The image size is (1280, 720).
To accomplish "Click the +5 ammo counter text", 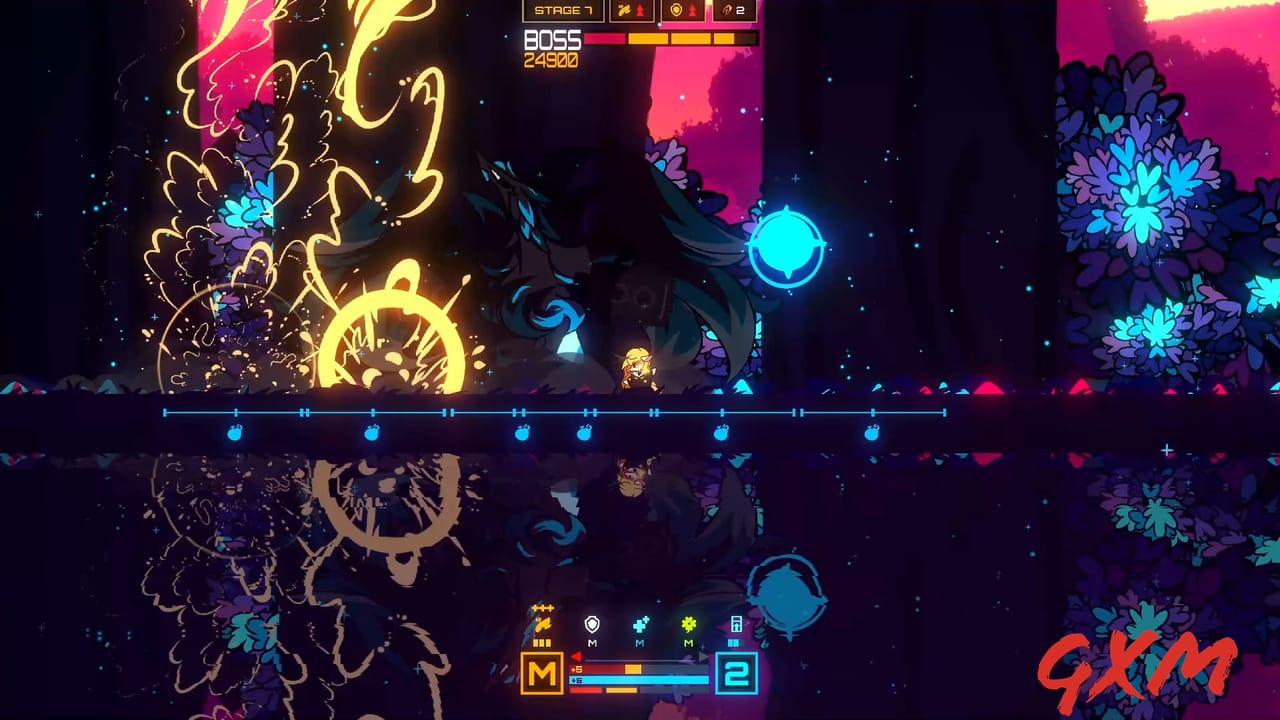I will point(577,669).
